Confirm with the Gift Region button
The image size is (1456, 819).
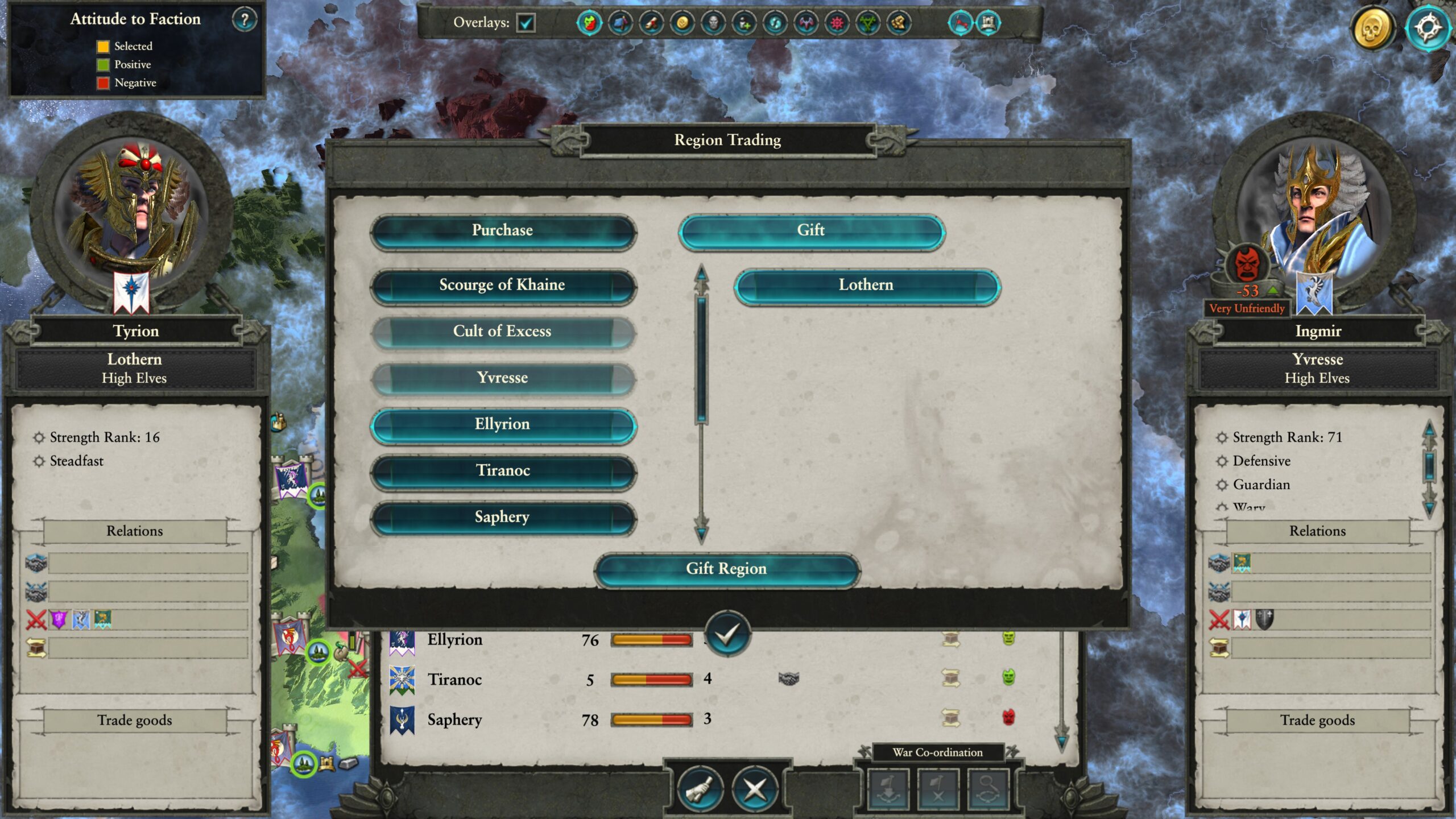click(726, 569)
